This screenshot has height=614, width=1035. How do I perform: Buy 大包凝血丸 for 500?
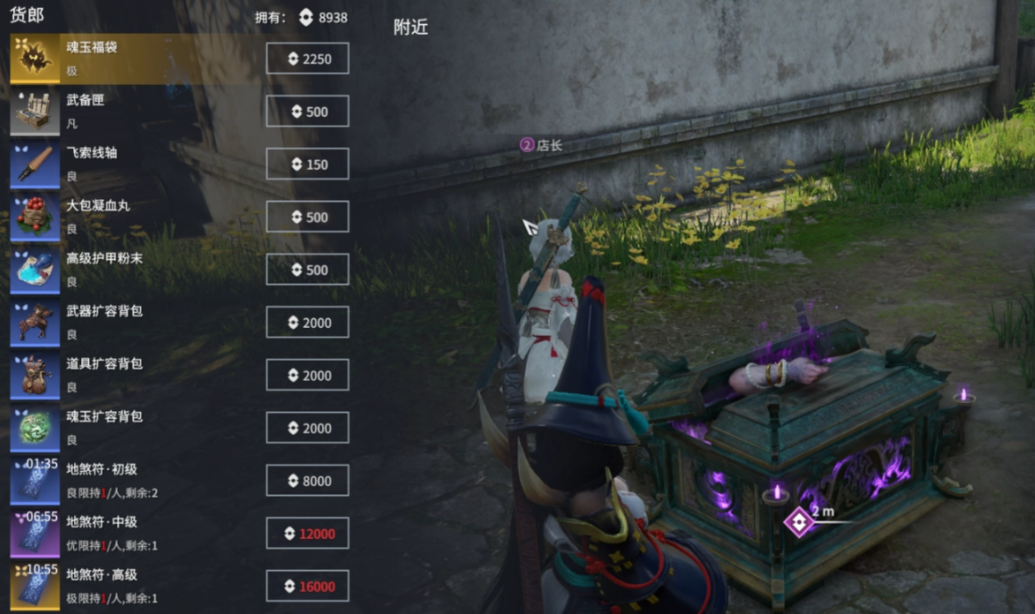(x=307, y=217)
